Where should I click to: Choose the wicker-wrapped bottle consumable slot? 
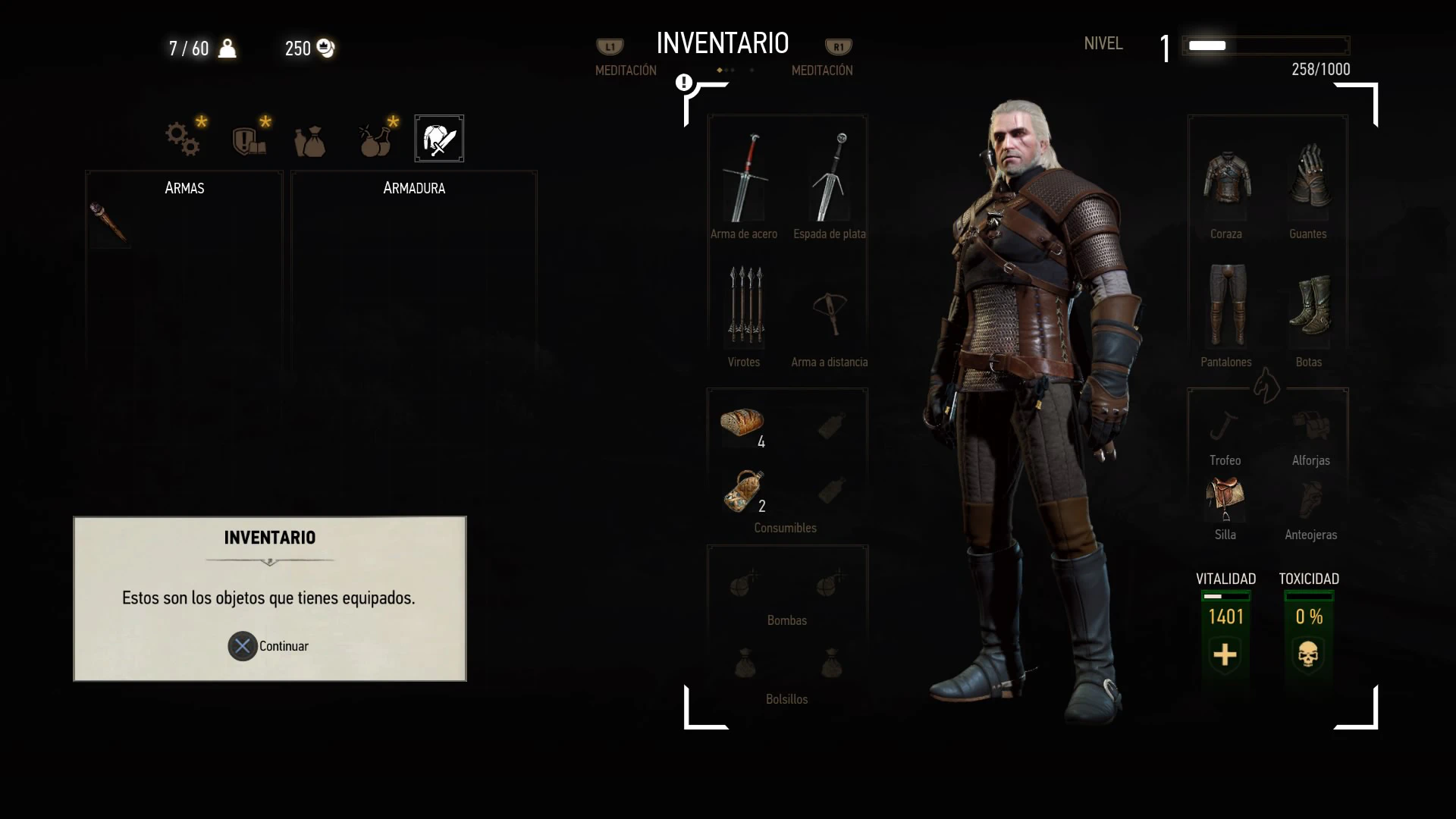pos(744,490)
